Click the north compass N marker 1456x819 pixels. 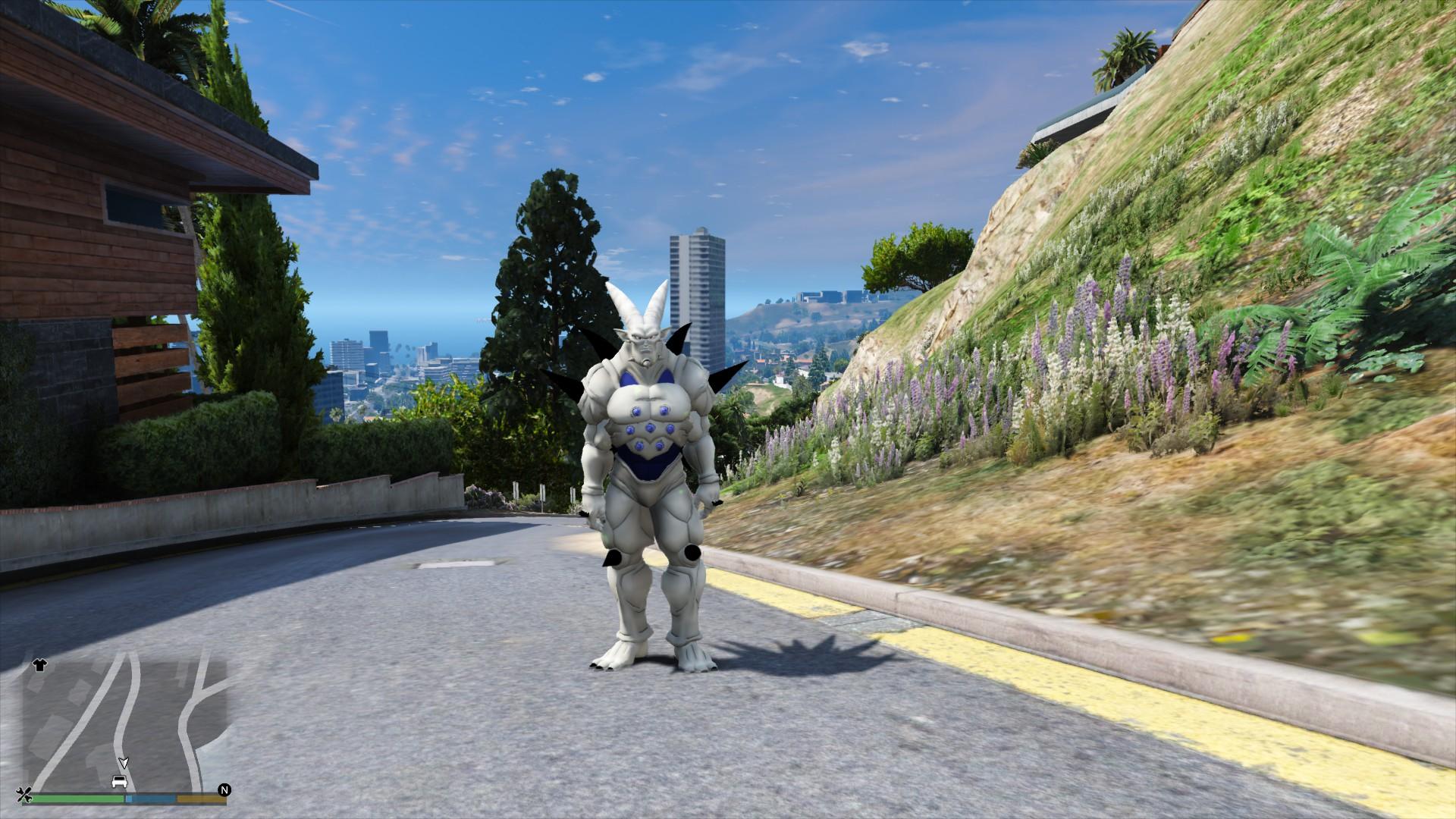tap(224, 790)
